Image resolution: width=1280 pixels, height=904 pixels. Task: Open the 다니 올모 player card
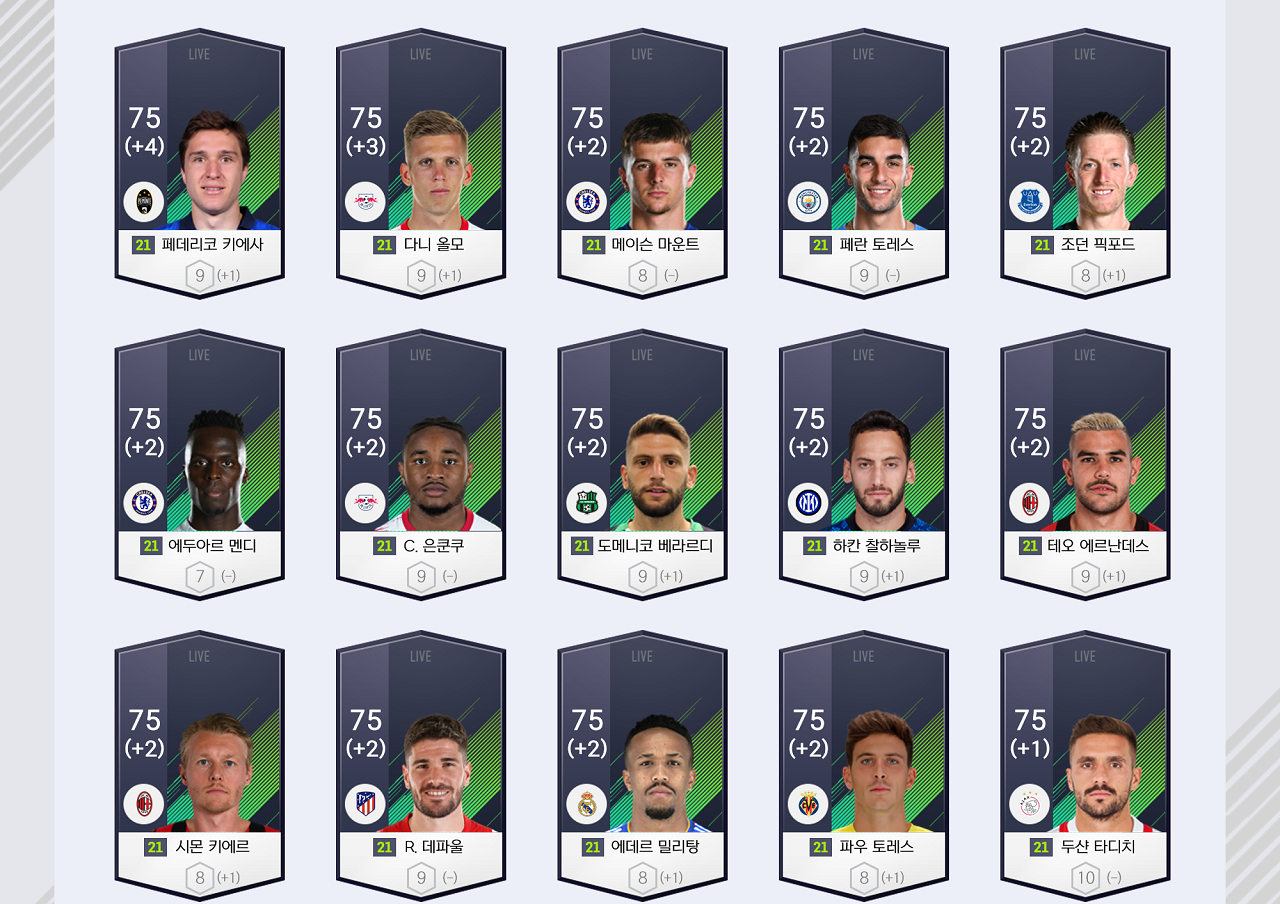pyautogui.click(x=421, y=165)
